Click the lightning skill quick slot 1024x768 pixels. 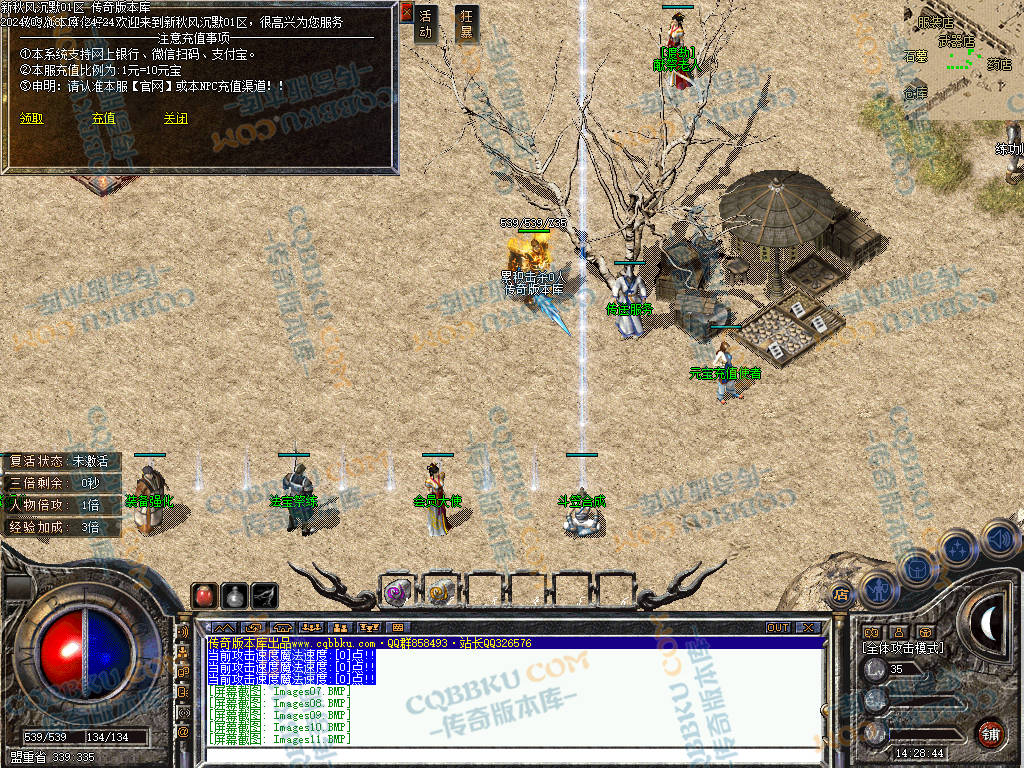265,595
